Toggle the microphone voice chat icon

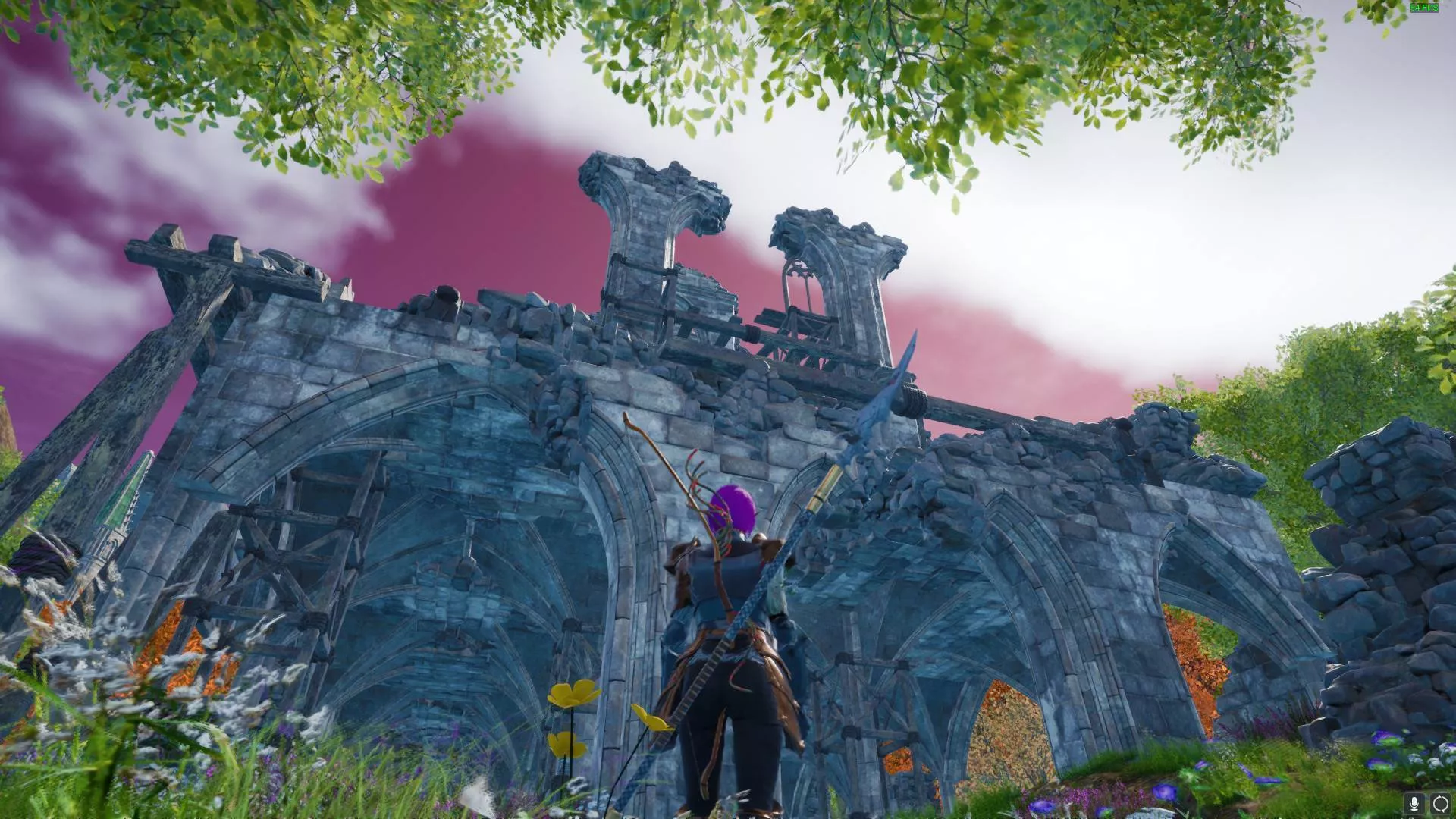[x=1414, y=804]
